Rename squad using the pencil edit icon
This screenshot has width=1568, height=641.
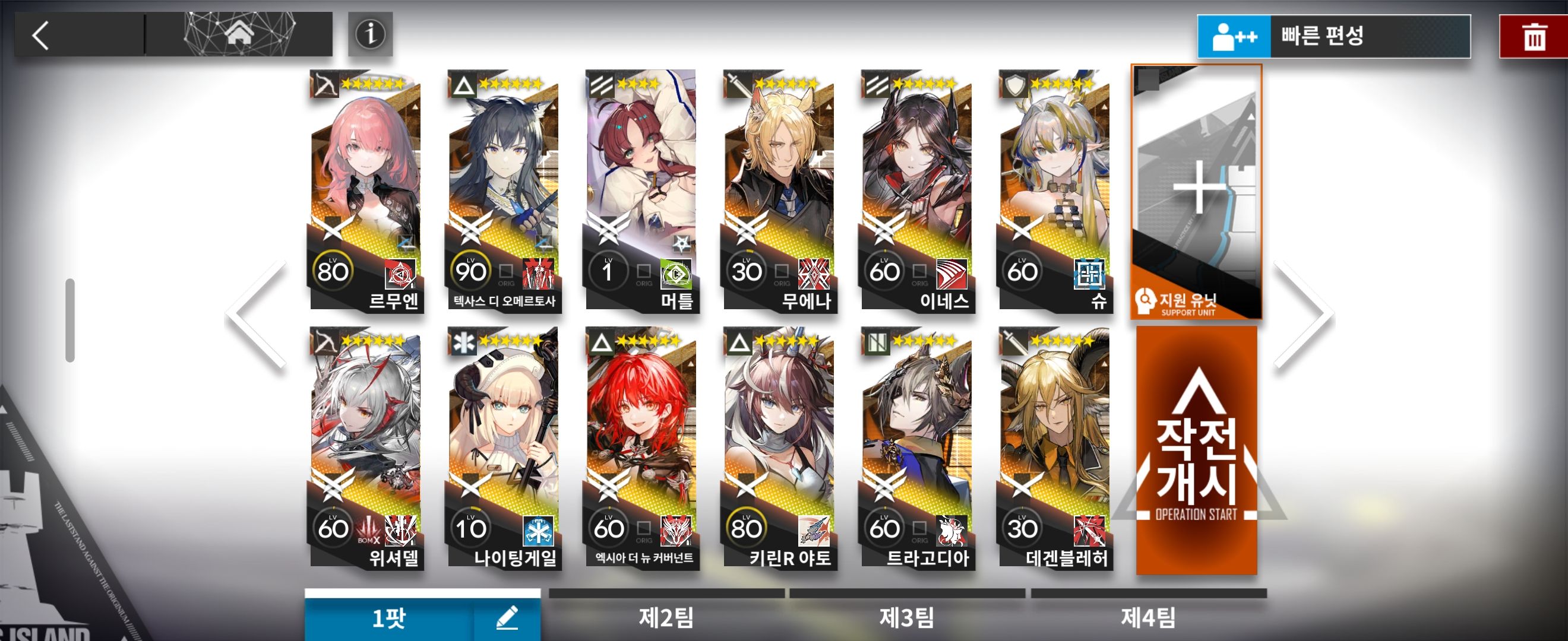coord(507,618)
